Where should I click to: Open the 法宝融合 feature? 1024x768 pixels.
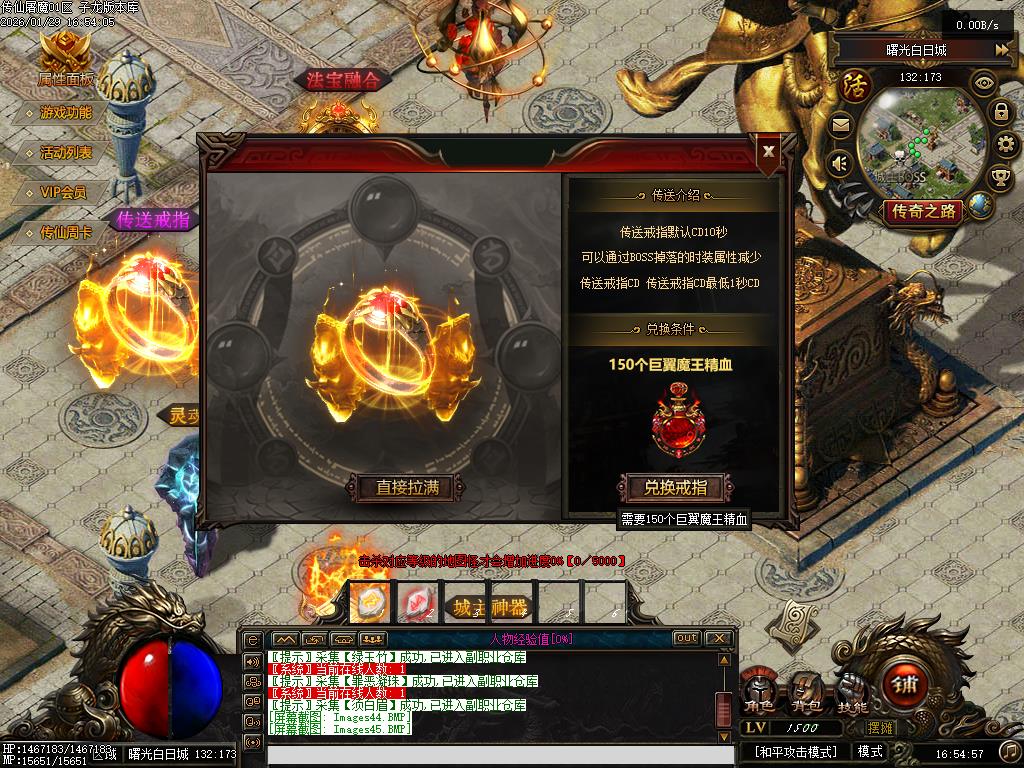click(x=343, y=81)
